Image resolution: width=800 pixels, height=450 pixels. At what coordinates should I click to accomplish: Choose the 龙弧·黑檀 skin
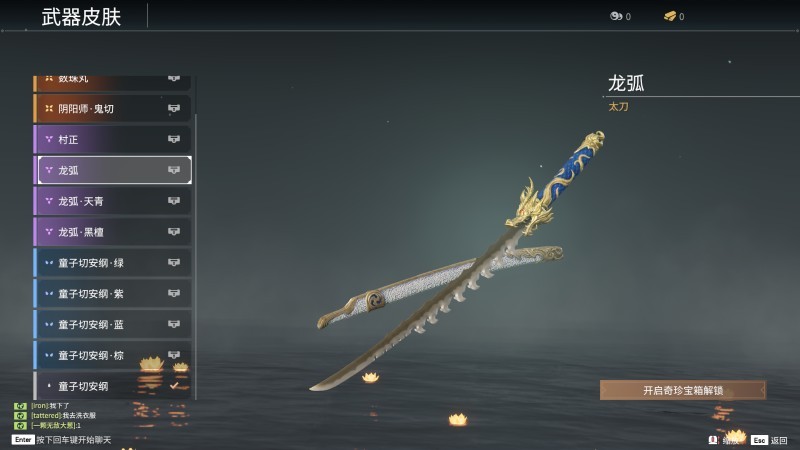point(112,232)
